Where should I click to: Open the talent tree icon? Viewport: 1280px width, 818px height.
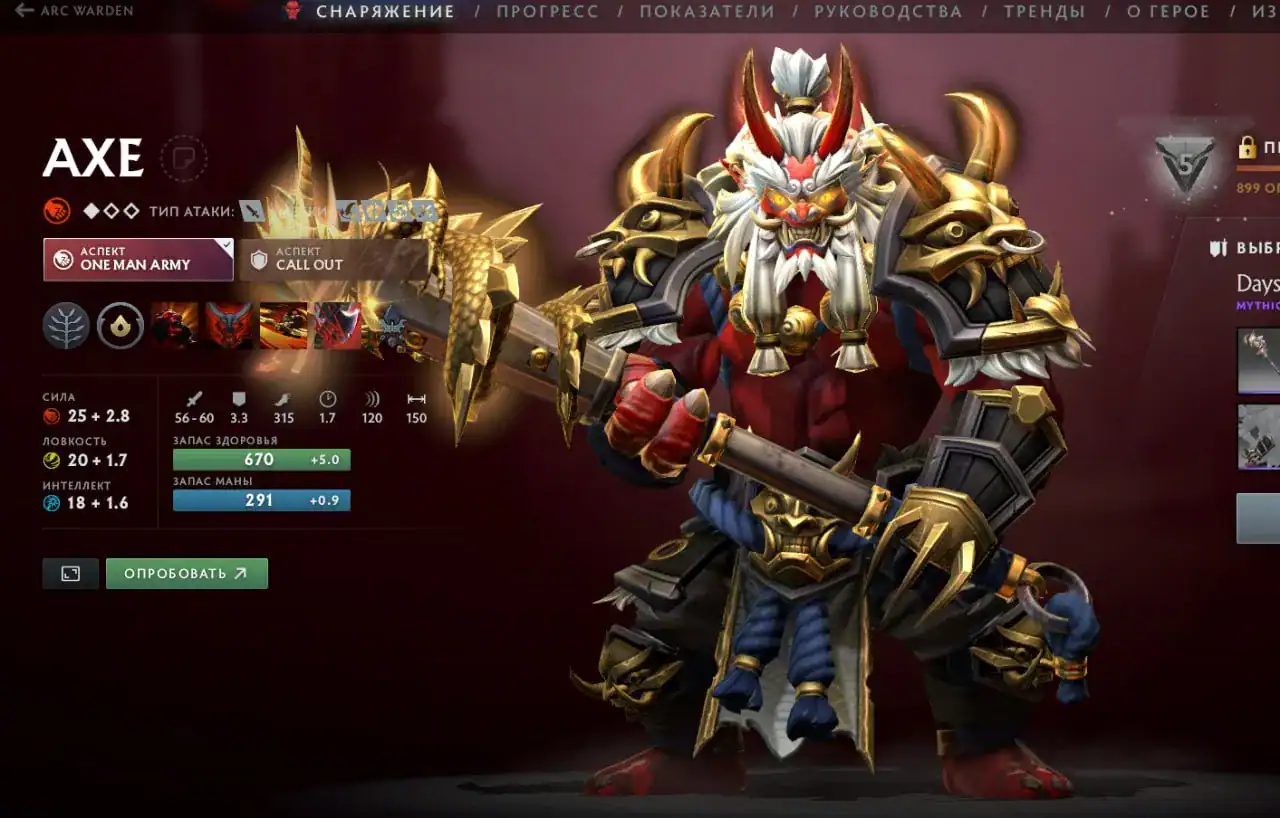coord(66,326)
